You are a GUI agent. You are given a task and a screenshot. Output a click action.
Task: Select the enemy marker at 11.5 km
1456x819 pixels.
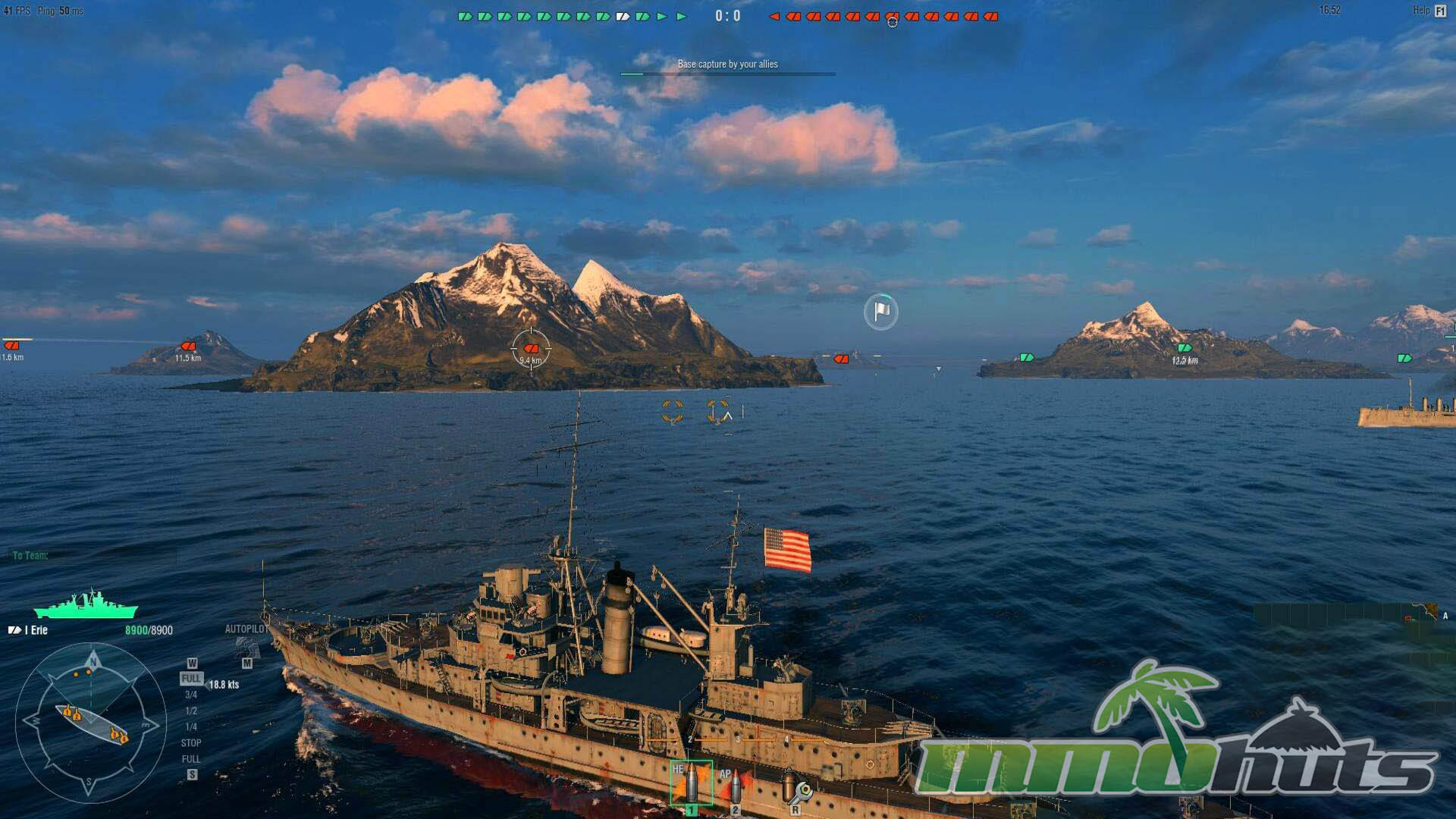[188, 347]
